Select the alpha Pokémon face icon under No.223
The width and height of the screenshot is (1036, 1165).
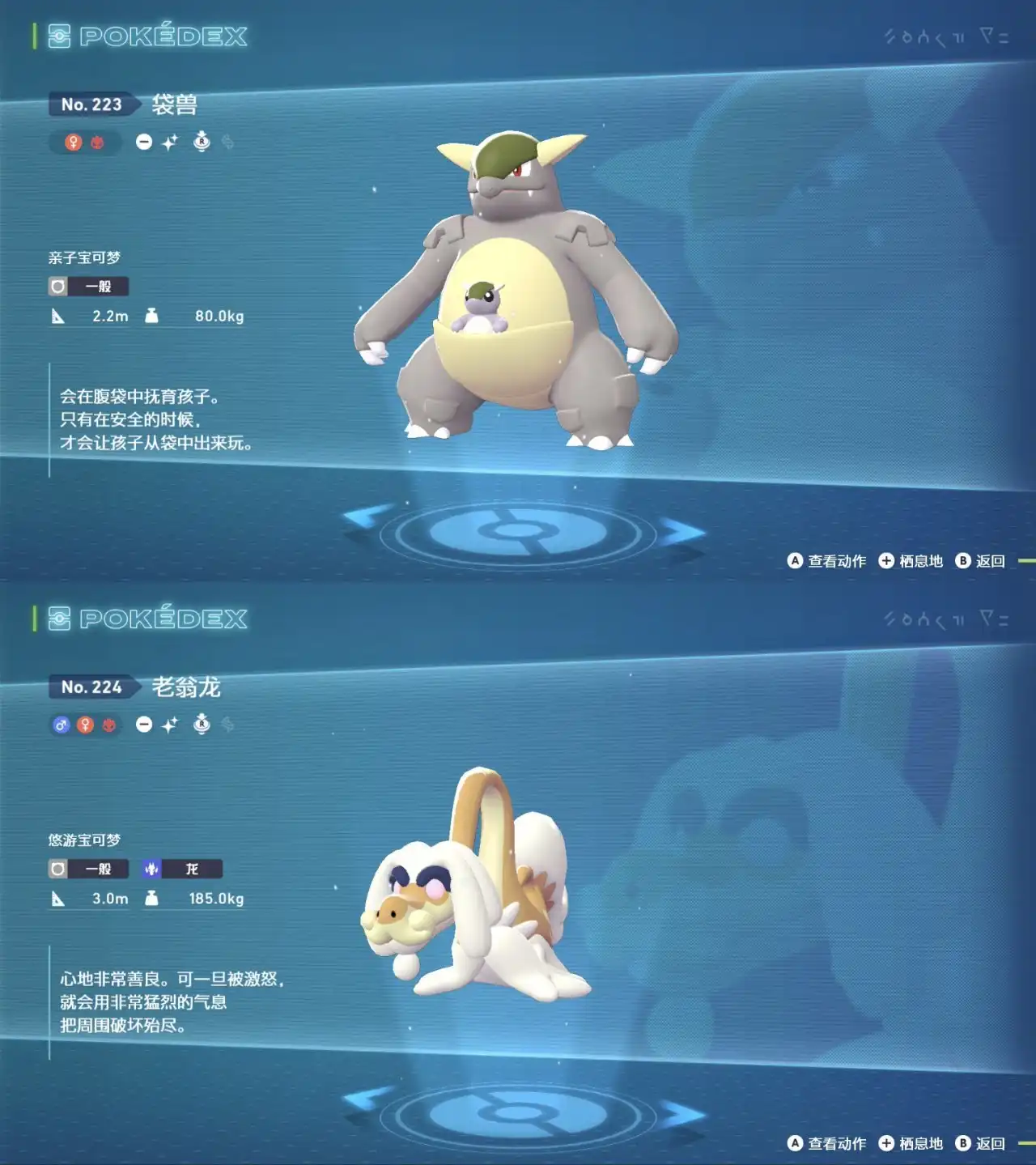coord(96,142)
